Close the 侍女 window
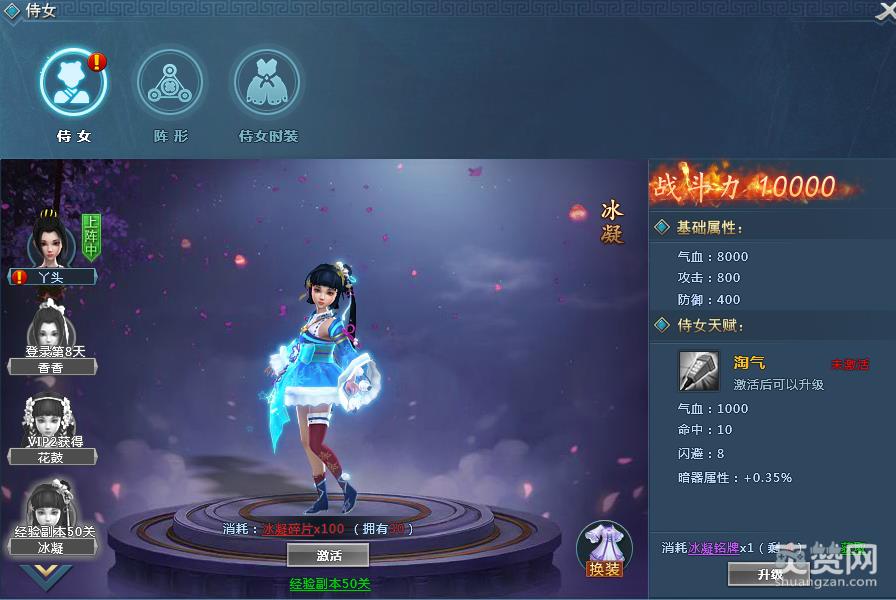 [x=885, y=10]
